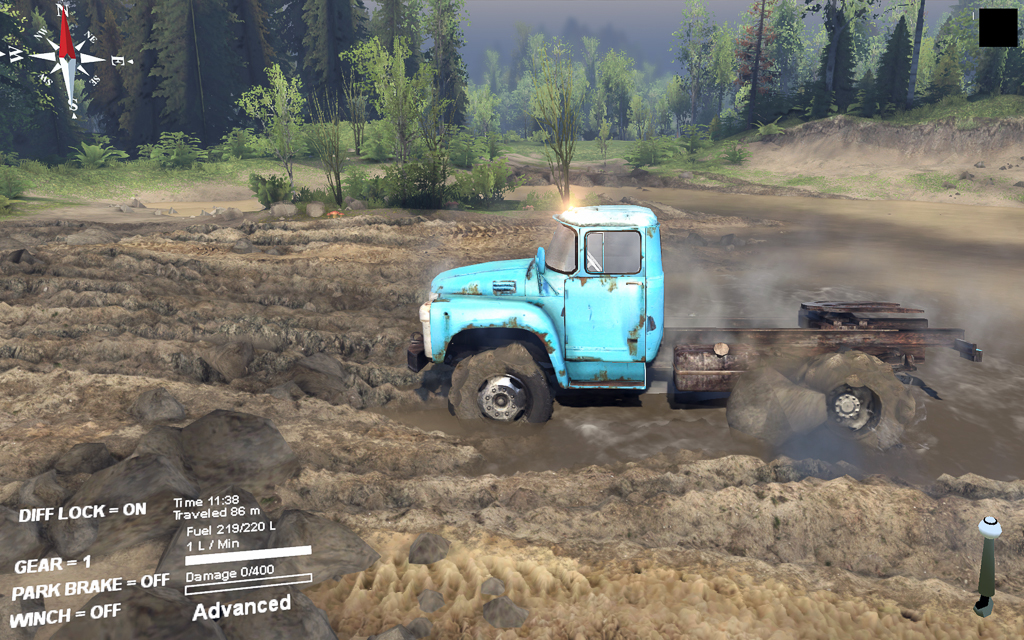Open the Advanced vehicle menu

click(241, 606)
